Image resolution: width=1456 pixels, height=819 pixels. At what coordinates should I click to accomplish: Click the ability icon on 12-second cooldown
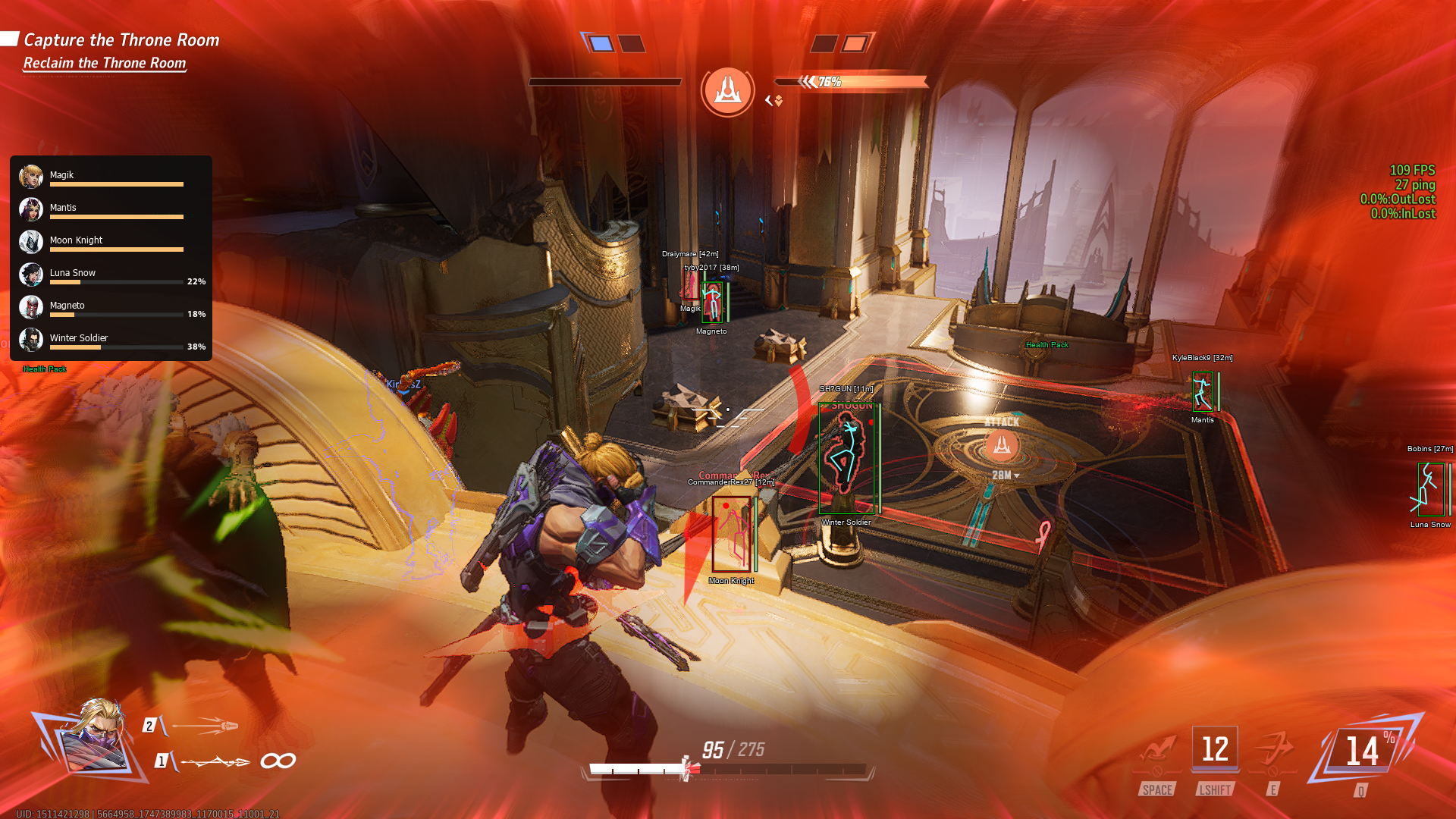click(x=1215, y=749)
